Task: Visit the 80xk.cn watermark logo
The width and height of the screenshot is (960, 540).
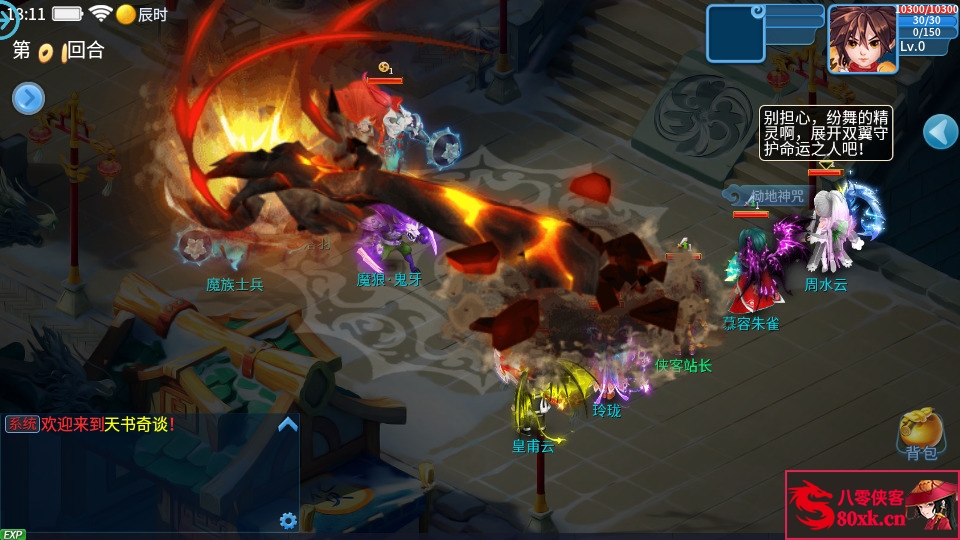Action: click(871, 505)
